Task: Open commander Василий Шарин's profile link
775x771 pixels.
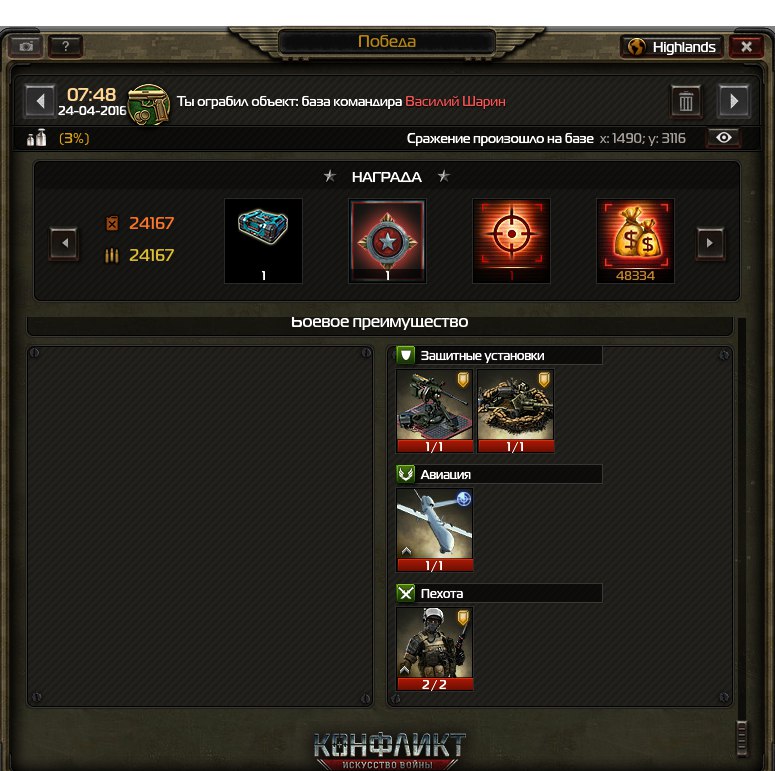Action: pyautogui.click(x=455, y=102)
